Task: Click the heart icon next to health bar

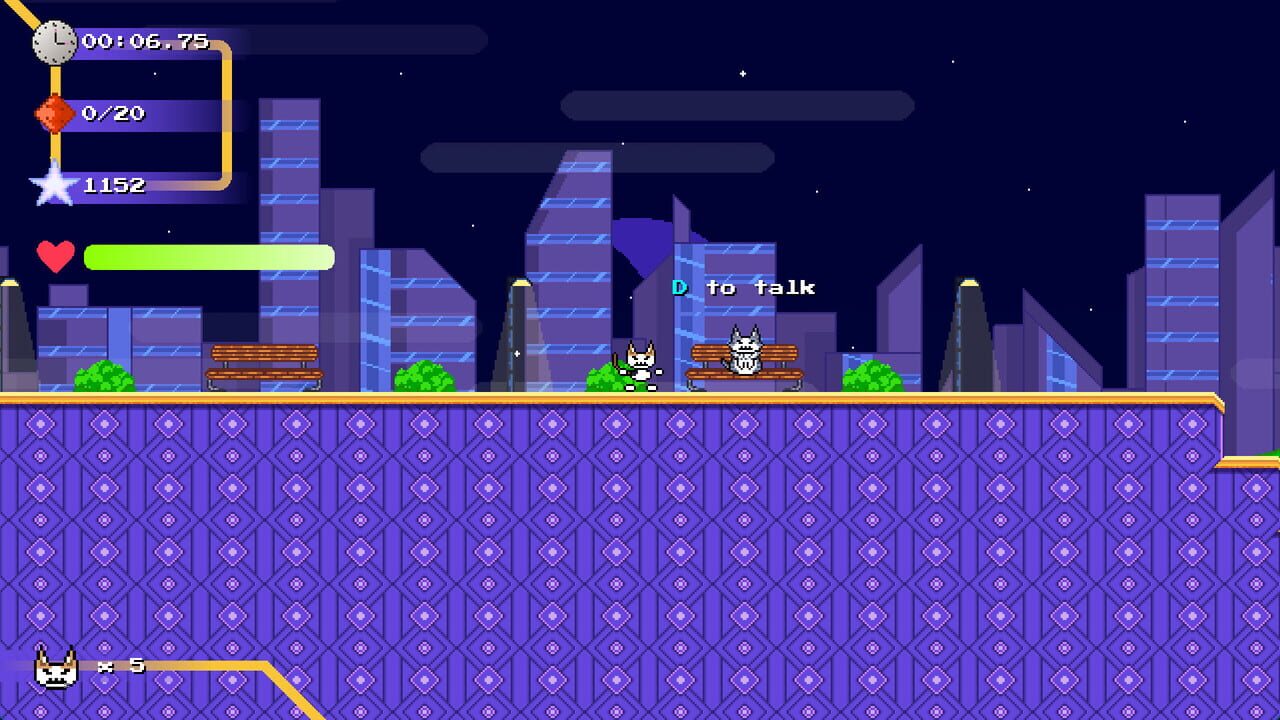Action: coord(57,257)
